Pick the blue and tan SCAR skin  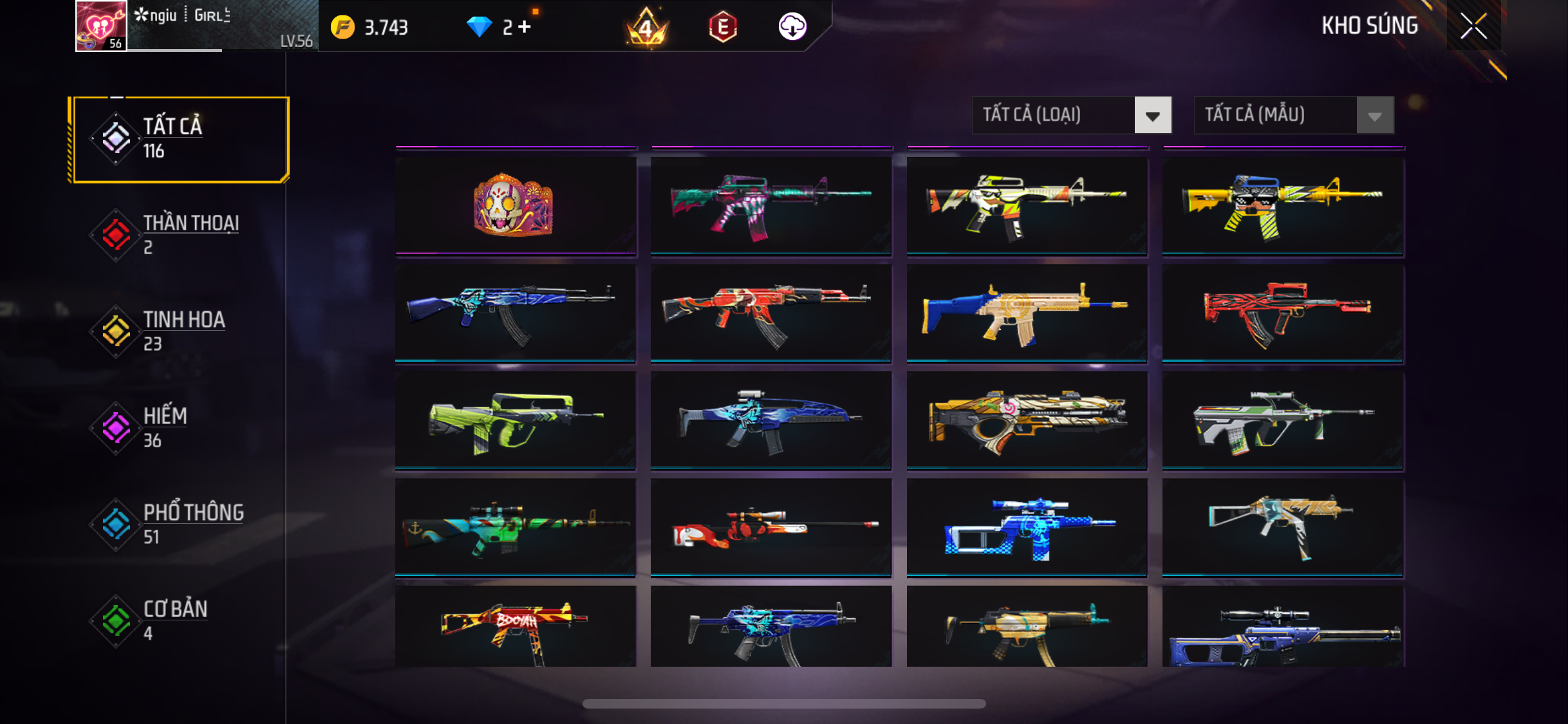pyautogui.click(x=1026, y=313)
